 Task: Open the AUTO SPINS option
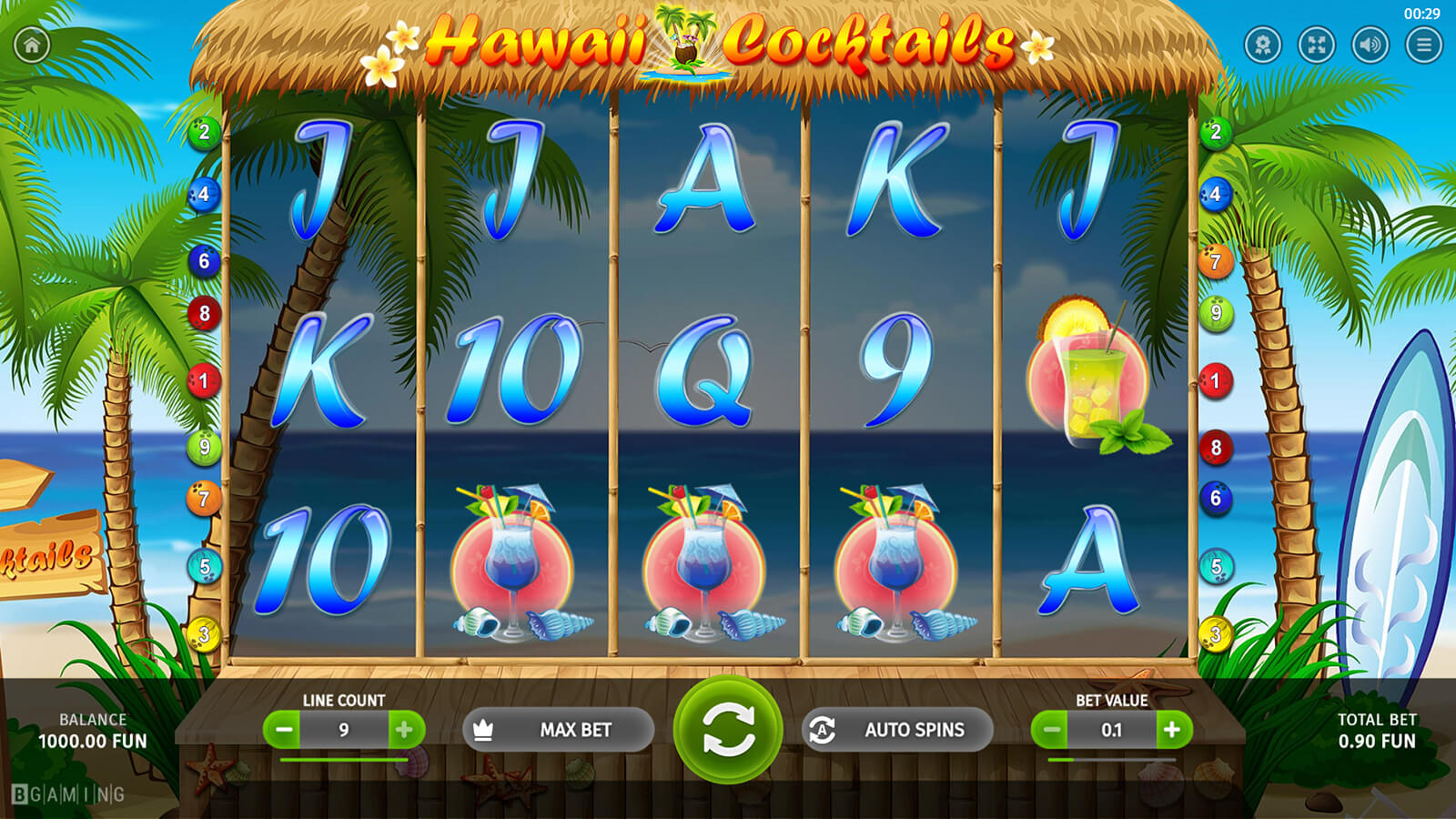click(x=896, y=730)
